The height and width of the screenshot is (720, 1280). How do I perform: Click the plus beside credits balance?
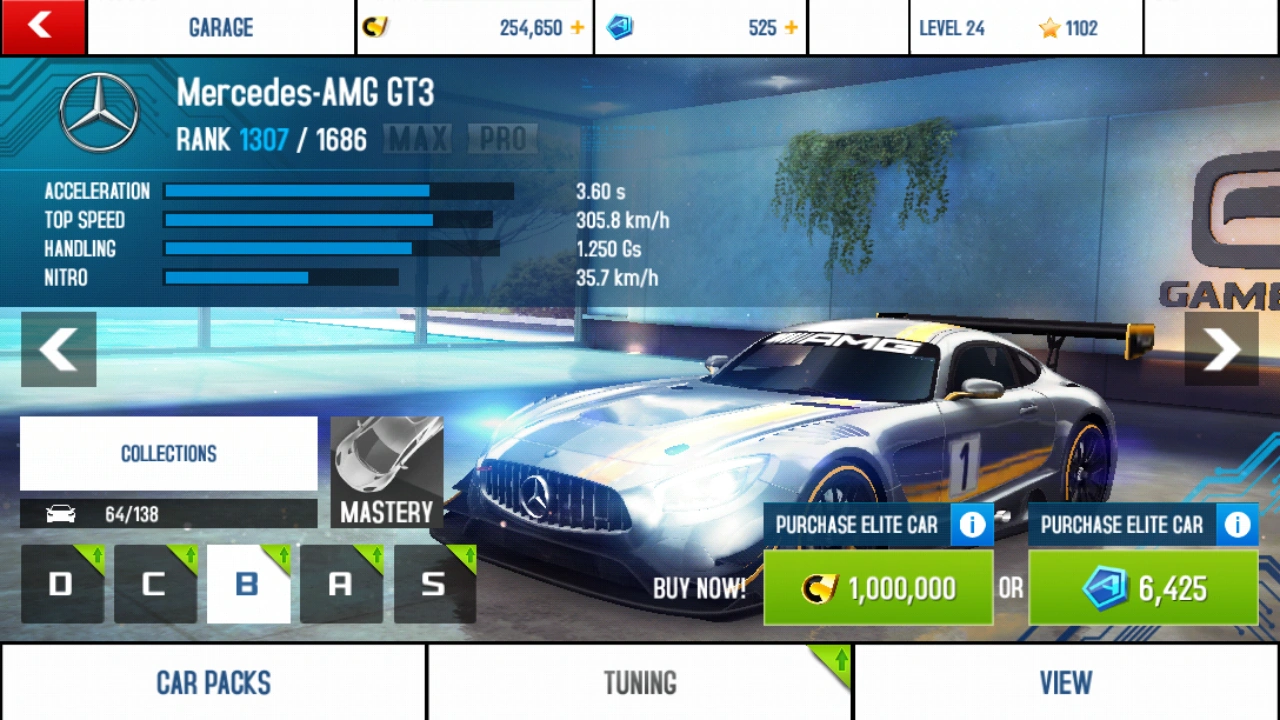[577, 27]
